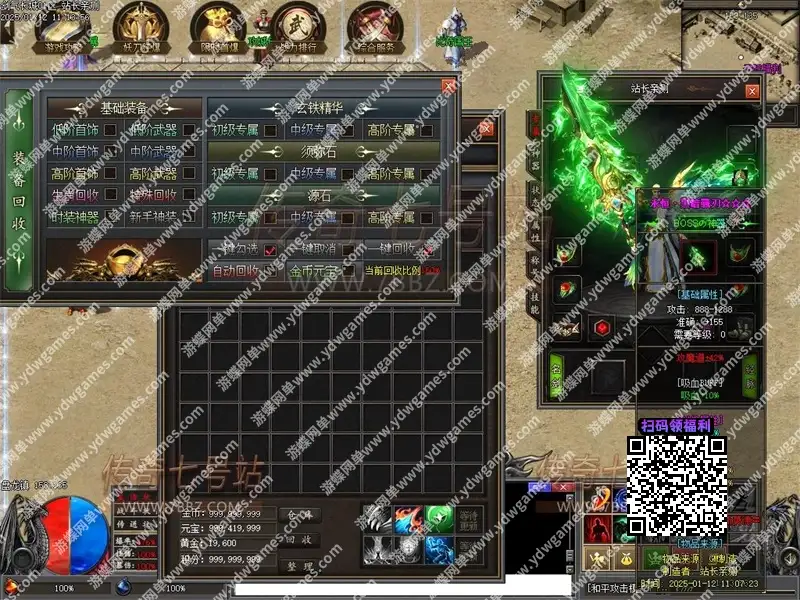800x600 pixels.
Task: Close the character equipment window
Action: (x=752, y=90)
